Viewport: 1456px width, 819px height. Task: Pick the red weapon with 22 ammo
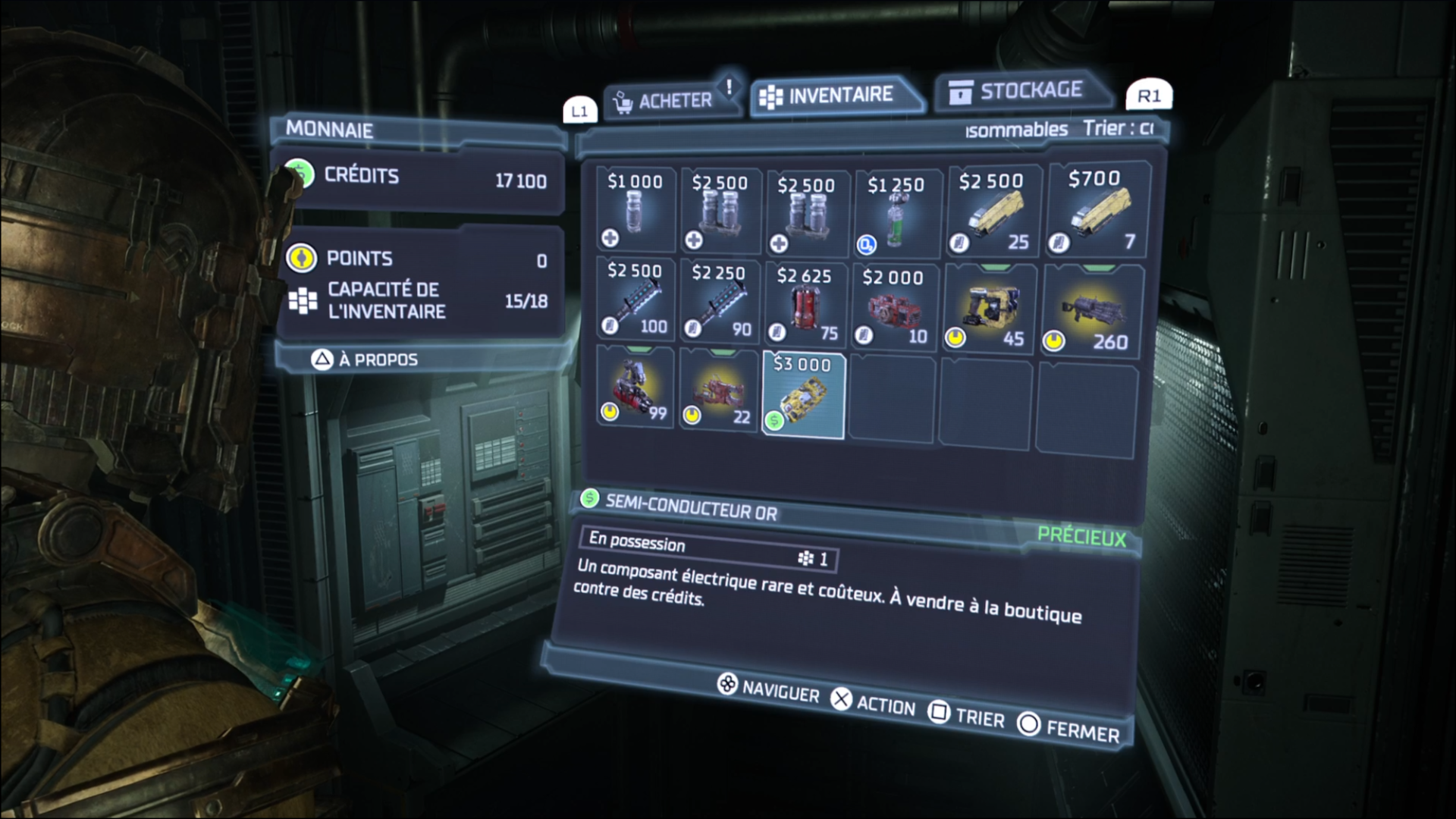719,391
